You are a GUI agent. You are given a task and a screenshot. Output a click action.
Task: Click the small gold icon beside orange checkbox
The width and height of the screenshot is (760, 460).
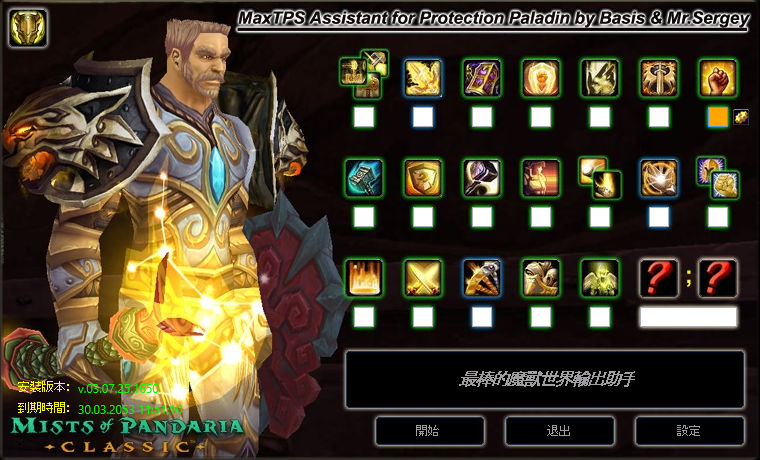coord(741,117)
